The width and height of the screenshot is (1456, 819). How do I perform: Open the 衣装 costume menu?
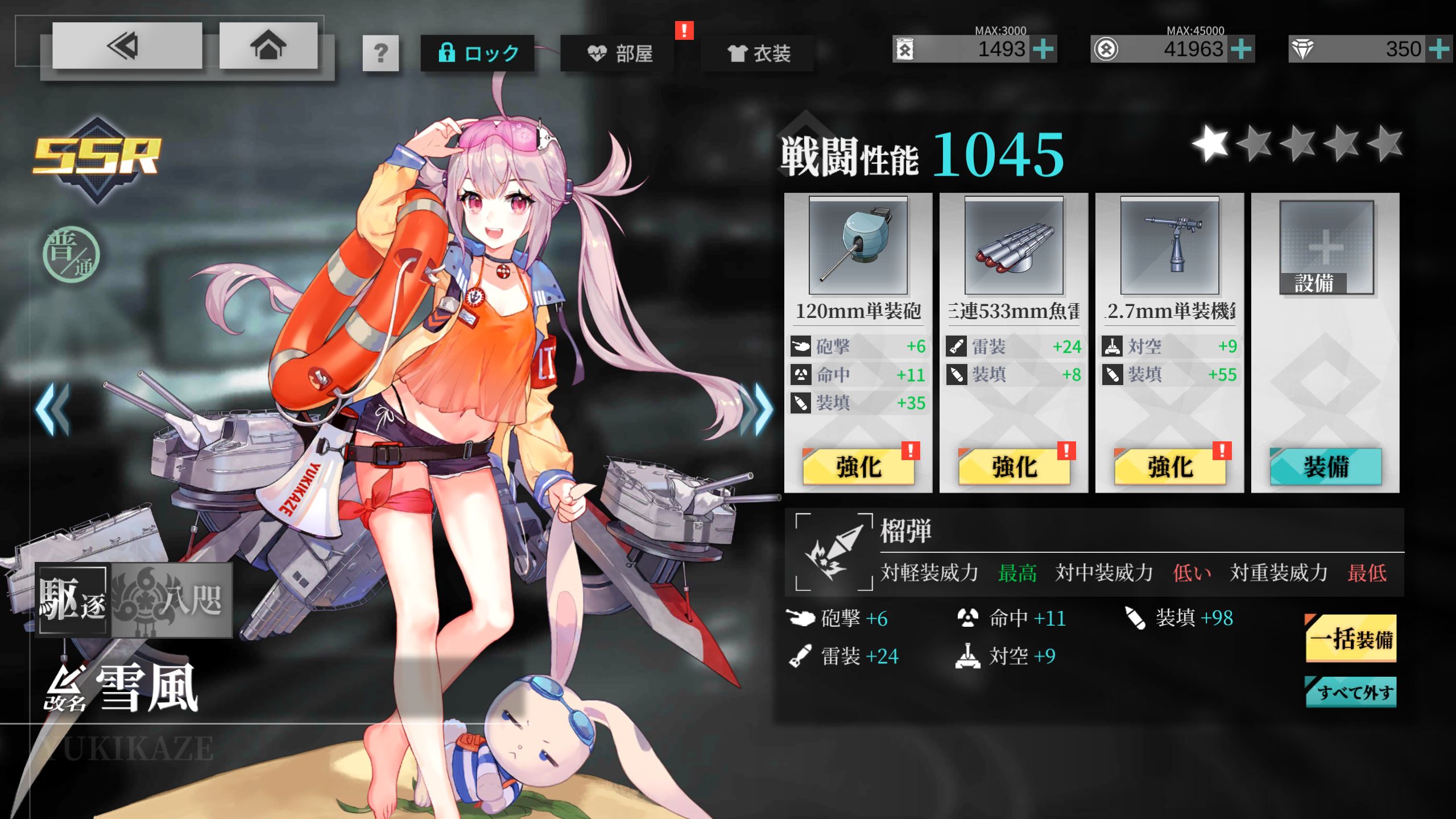tap(758, 53)
